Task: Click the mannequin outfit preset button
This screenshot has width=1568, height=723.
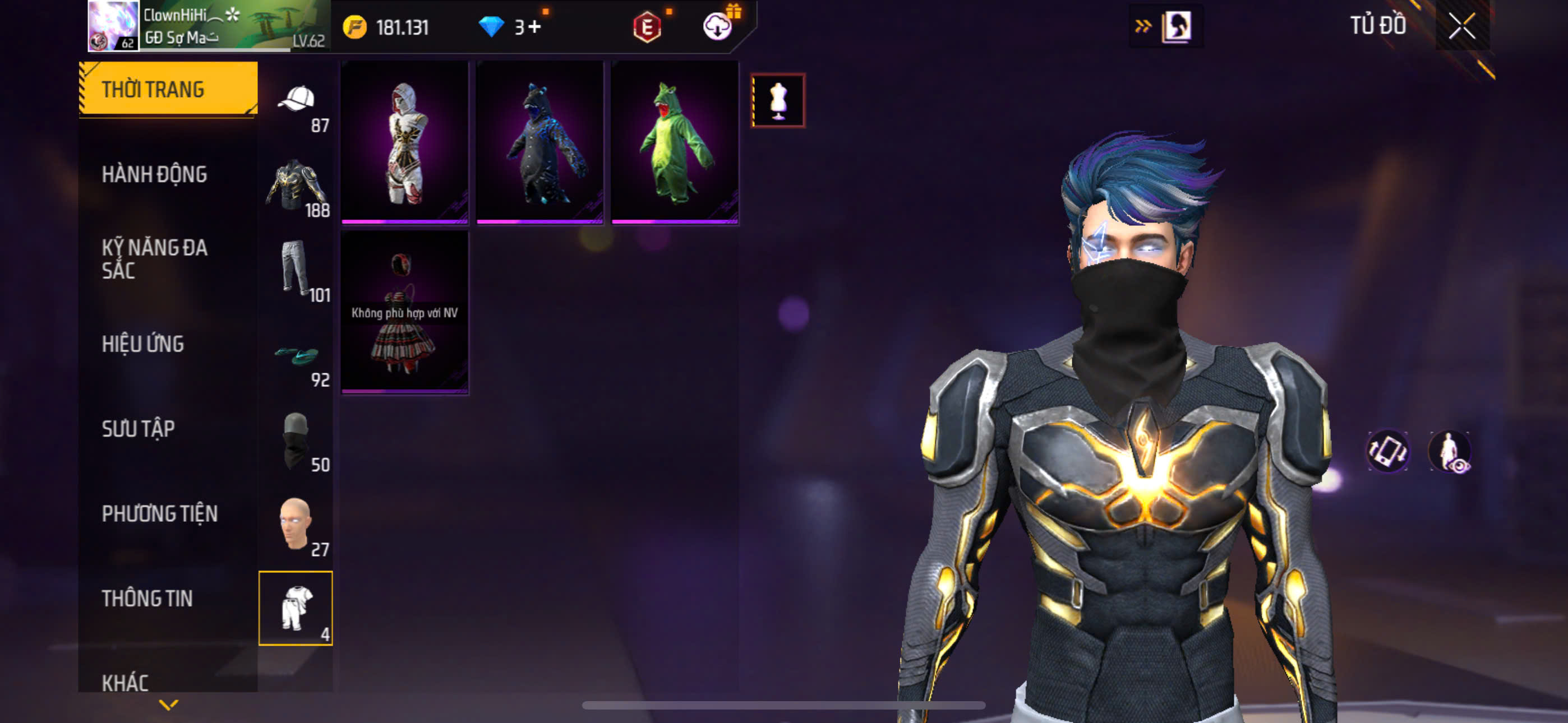Action: (778, 100)
